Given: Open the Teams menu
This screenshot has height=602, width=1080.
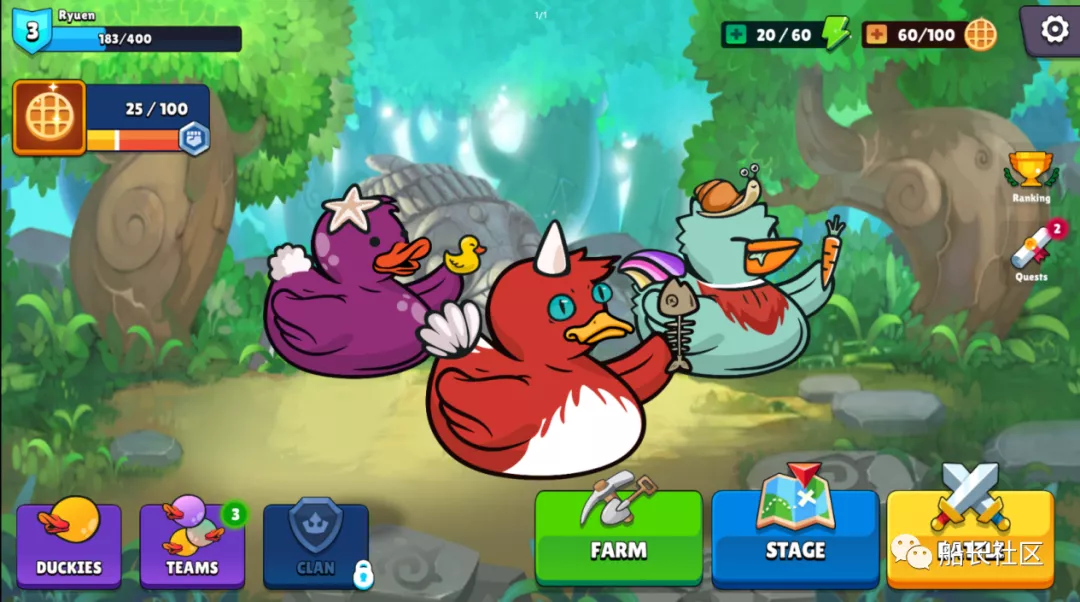Looking at the screenshot, I should pos(192,545).
